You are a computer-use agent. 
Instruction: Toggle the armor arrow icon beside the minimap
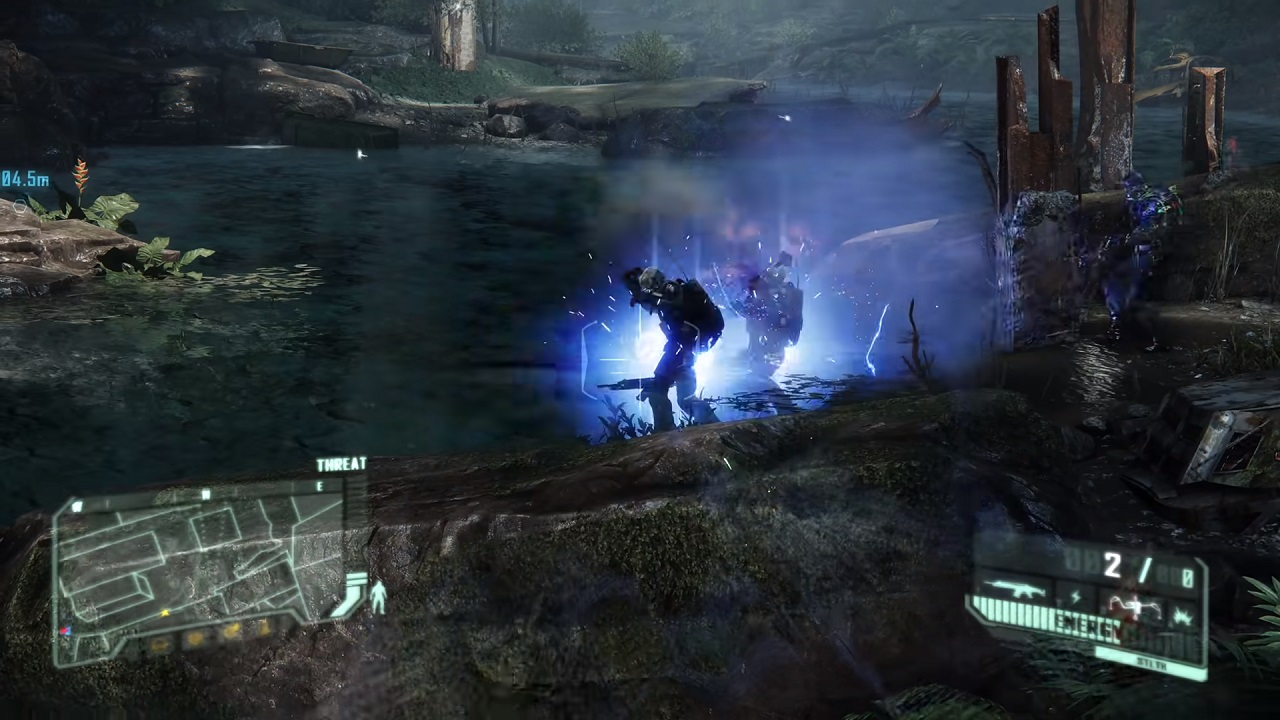click(352, 590)
